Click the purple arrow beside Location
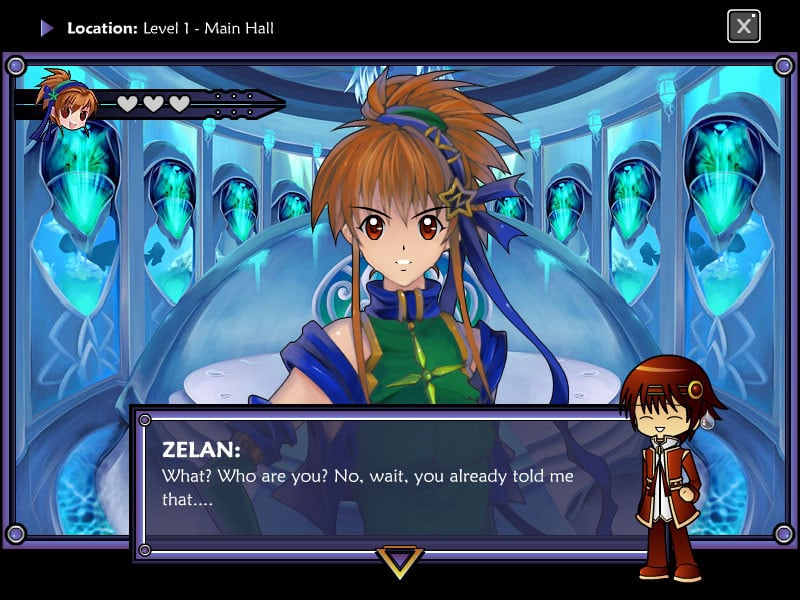Viewport: 800px width, 600px height. [46, 28]
